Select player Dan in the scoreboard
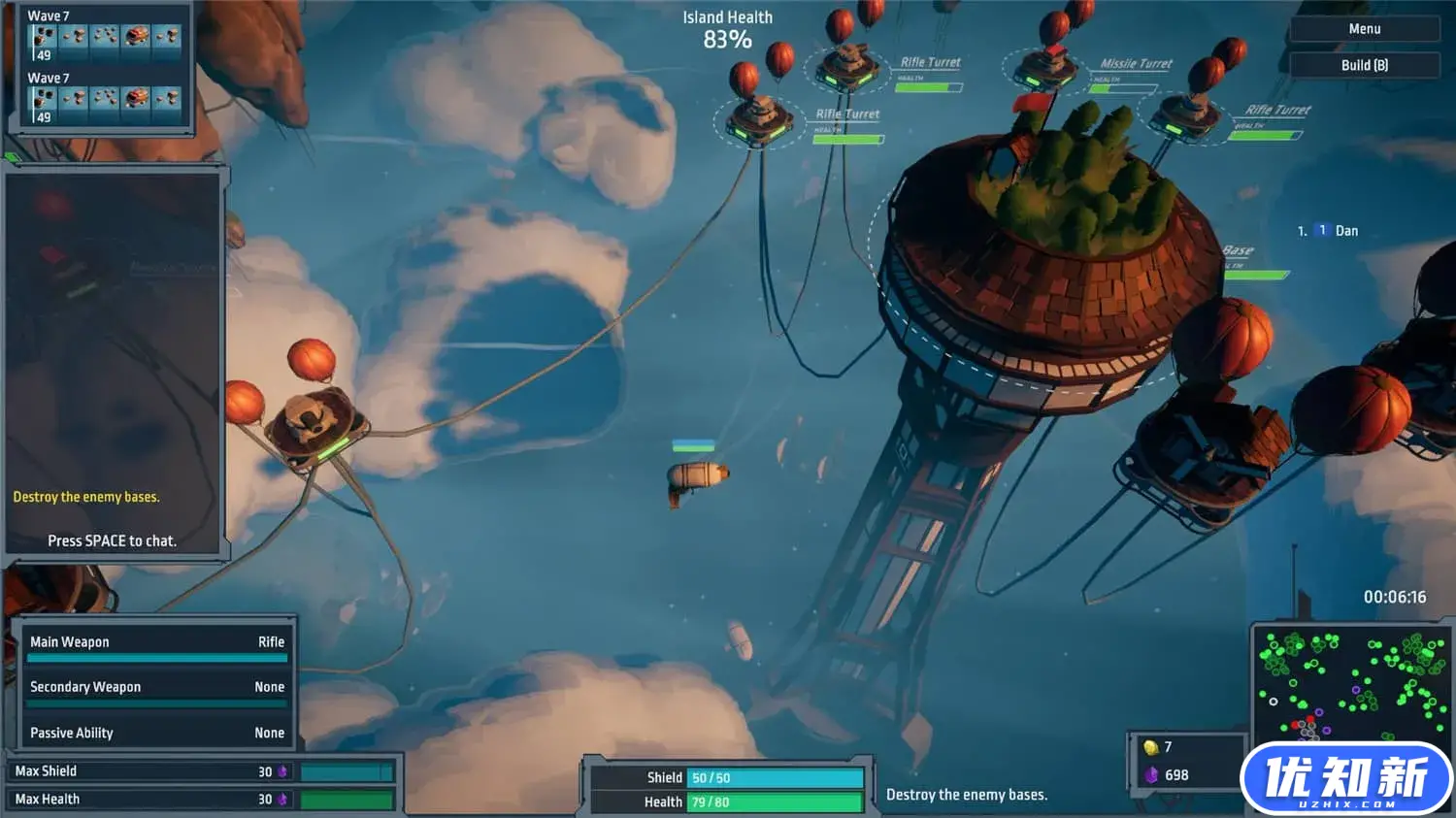The image size is (1456, 818). pos(1345,231)
